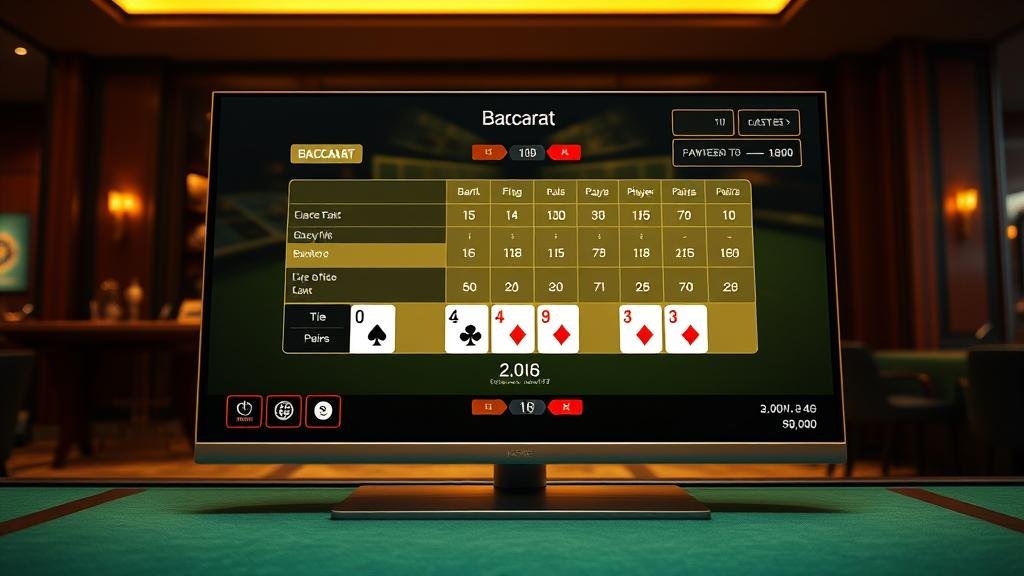Viewport: 1024px width, 576px height.
Task: Choose the Pairs bet option below Tie
Action: click(x=318, y=339)
